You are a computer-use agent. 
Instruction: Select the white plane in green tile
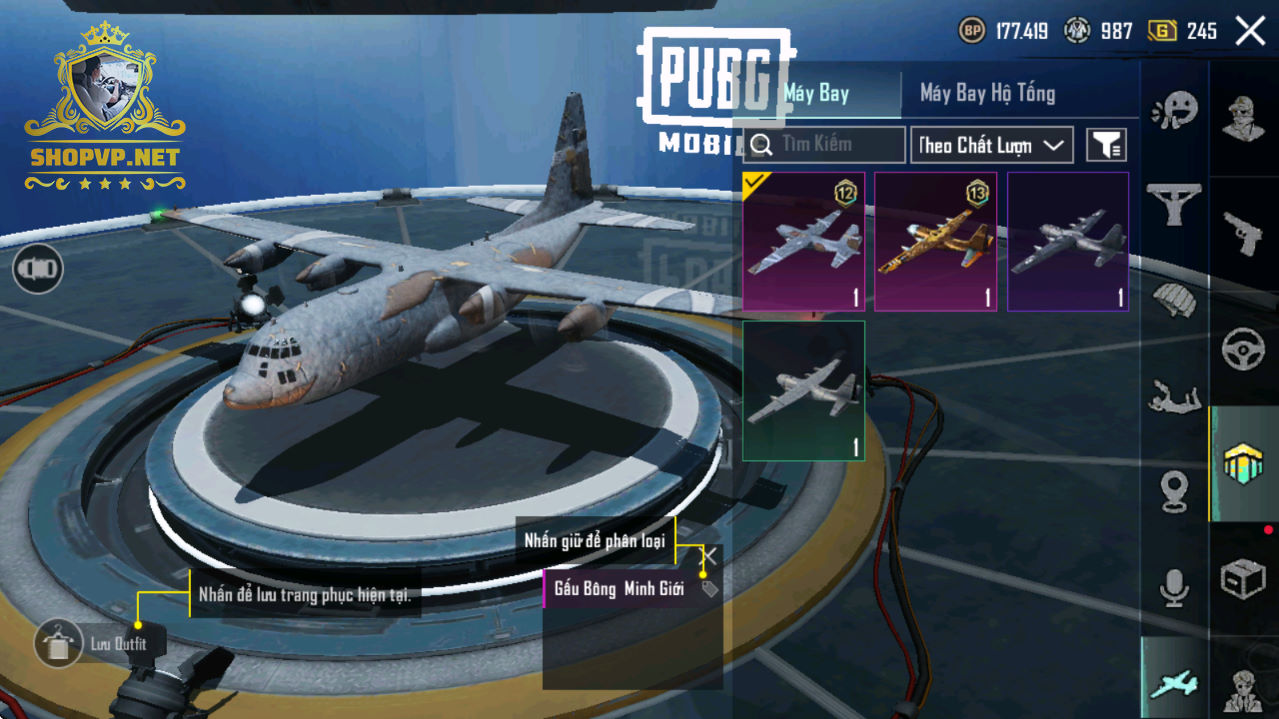[x=803, y=391]
